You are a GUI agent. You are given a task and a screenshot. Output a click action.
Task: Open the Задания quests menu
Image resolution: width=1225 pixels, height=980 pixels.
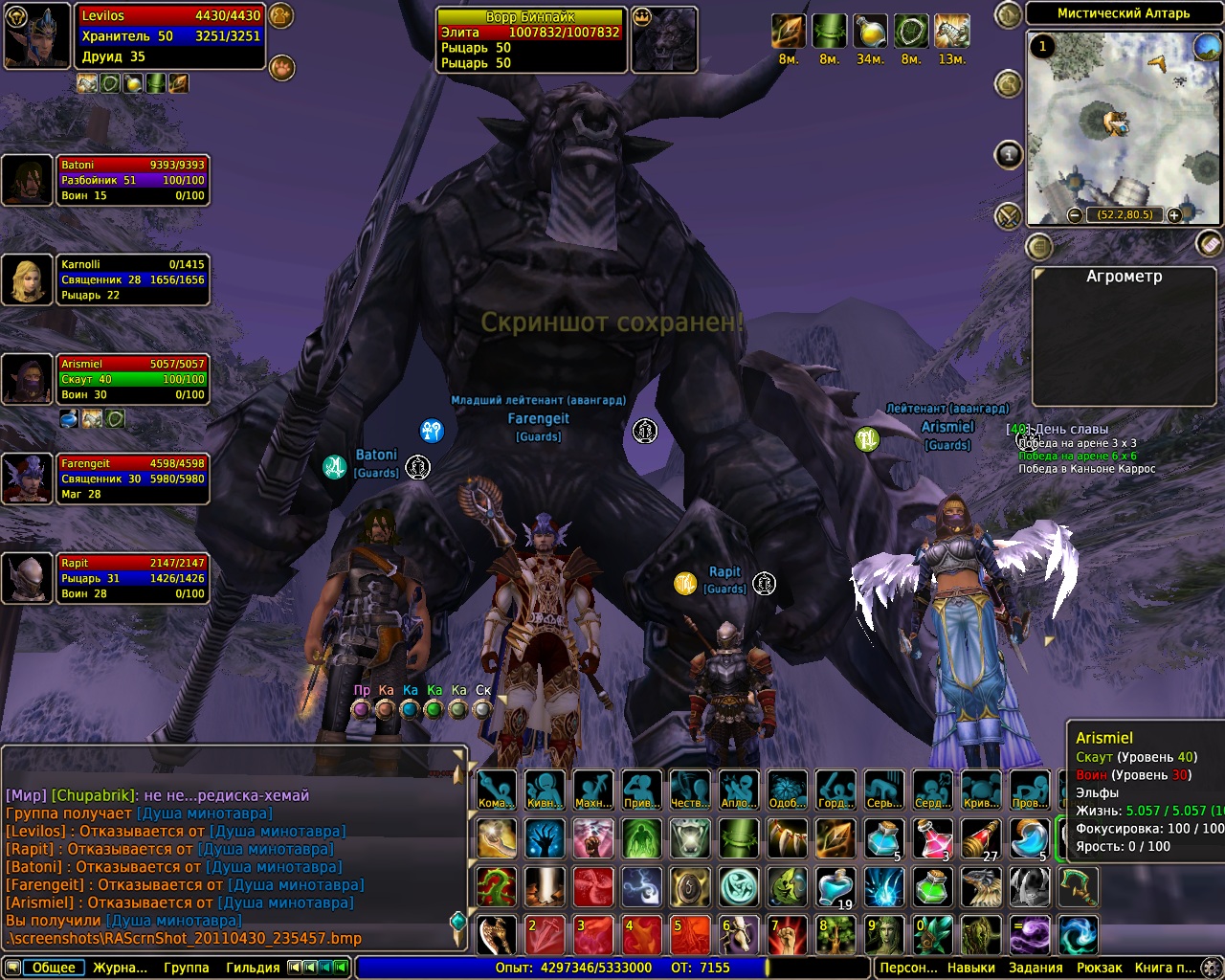click(1036, 968)
